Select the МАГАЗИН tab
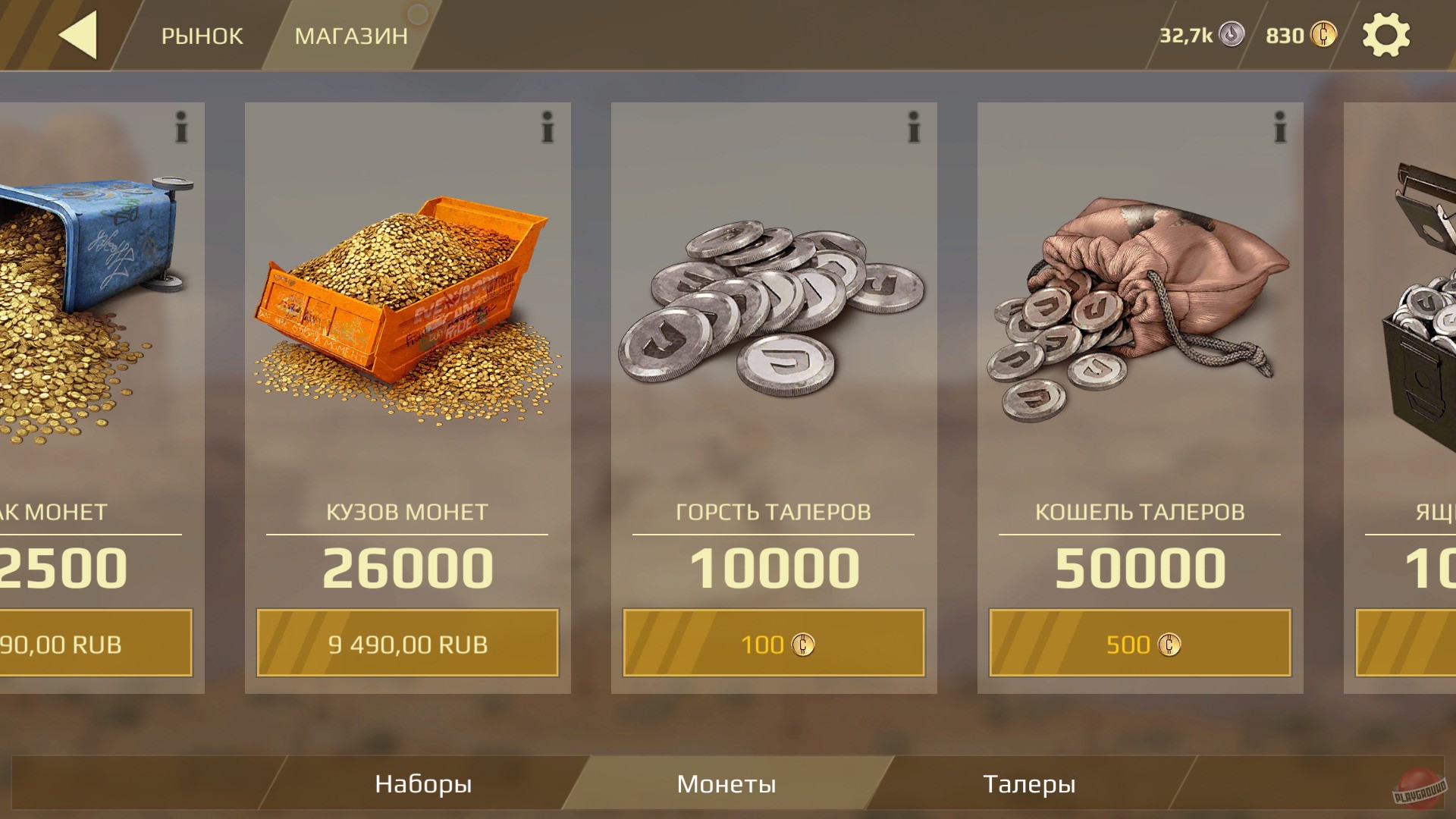Screen dimensions: 1456x819 click(x=353, y=36)
